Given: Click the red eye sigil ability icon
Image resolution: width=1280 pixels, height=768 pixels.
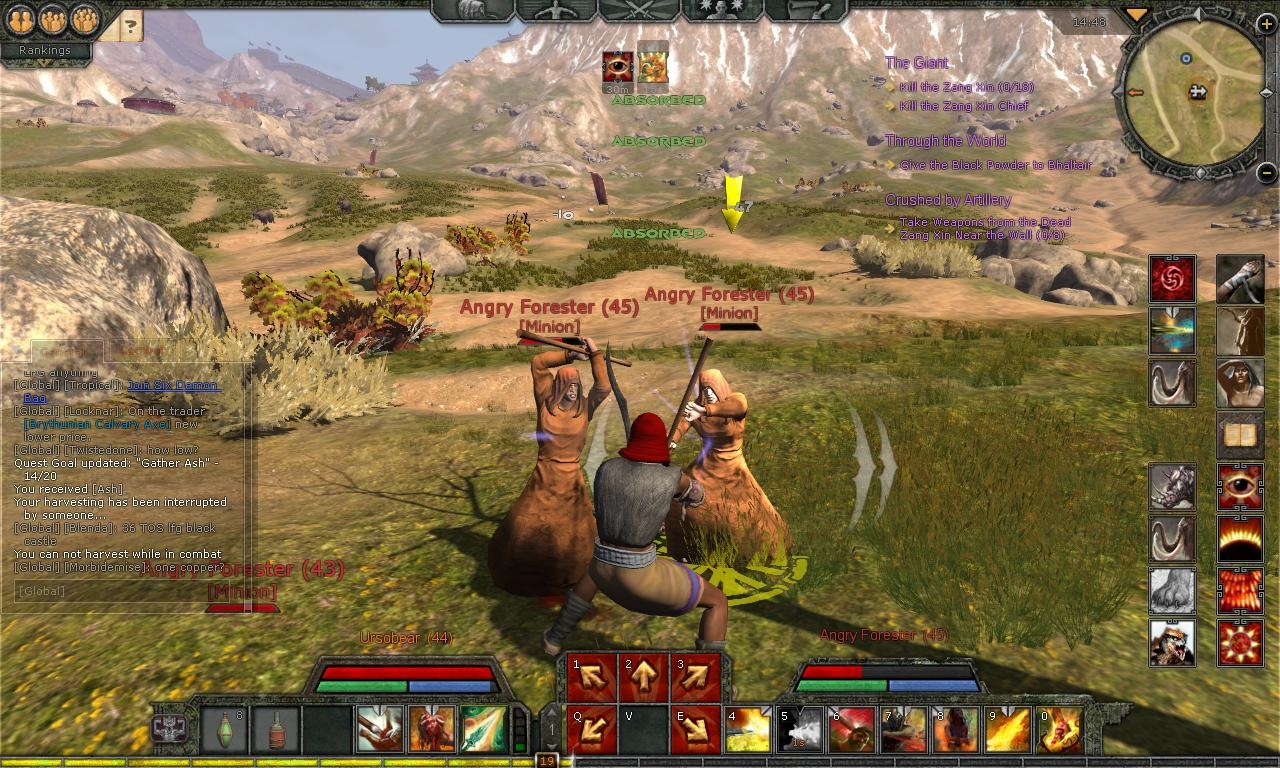Looking at the screenshot, I should (1240, 487).
